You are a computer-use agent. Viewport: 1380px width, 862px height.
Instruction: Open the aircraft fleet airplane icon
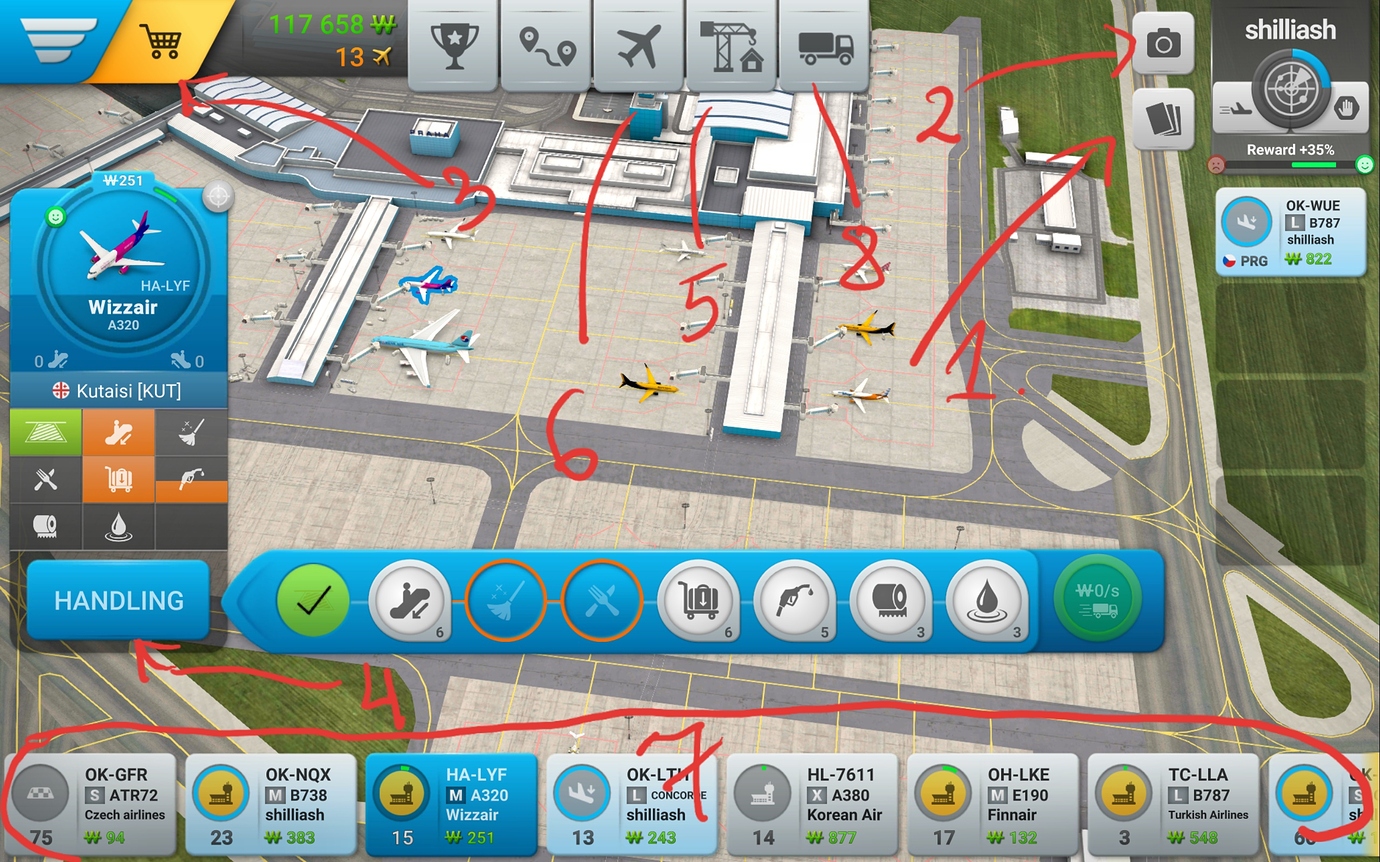[639, 42]
